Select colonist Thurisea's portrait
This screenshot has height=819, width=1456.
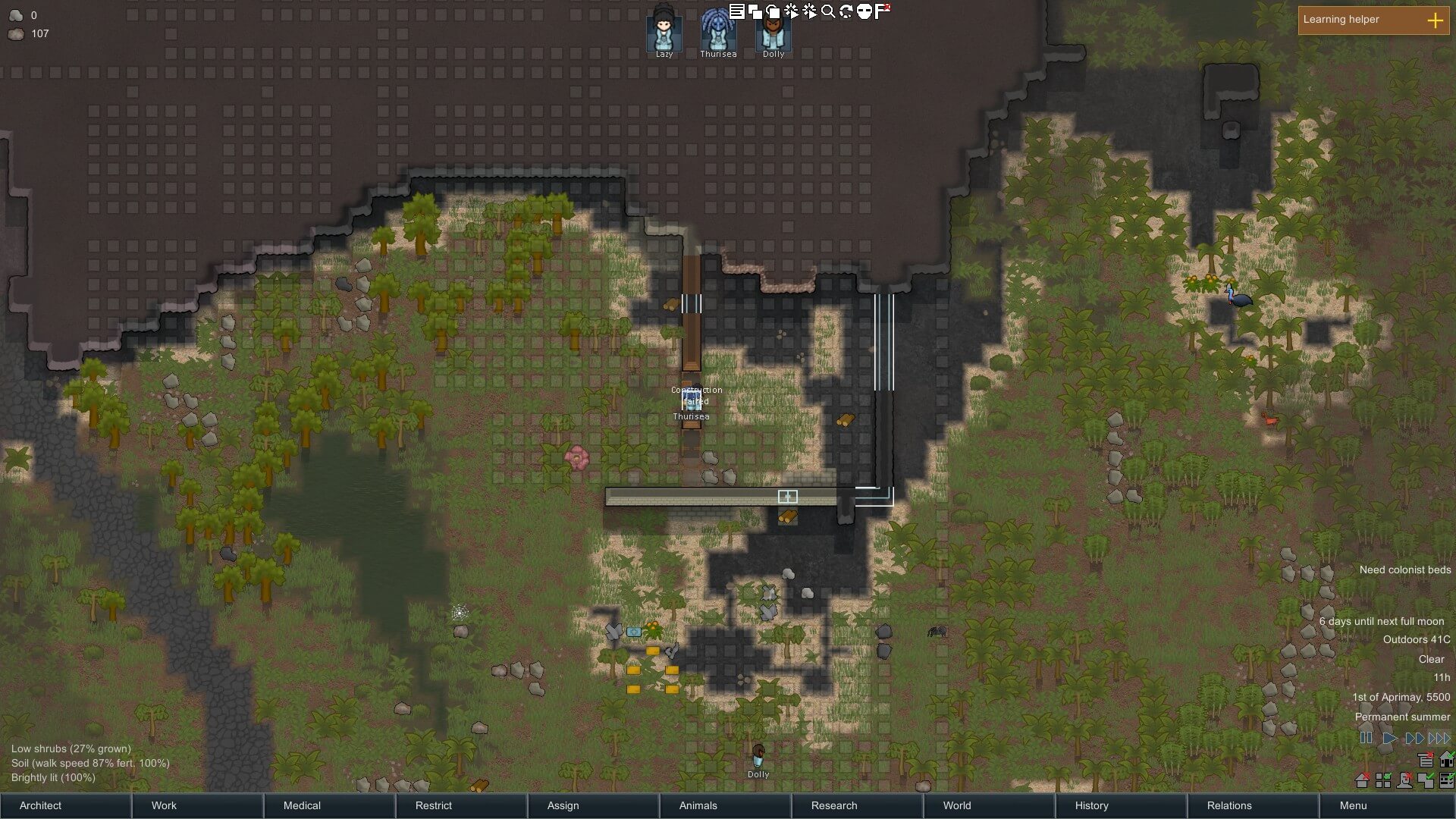[x=717, y=32]
